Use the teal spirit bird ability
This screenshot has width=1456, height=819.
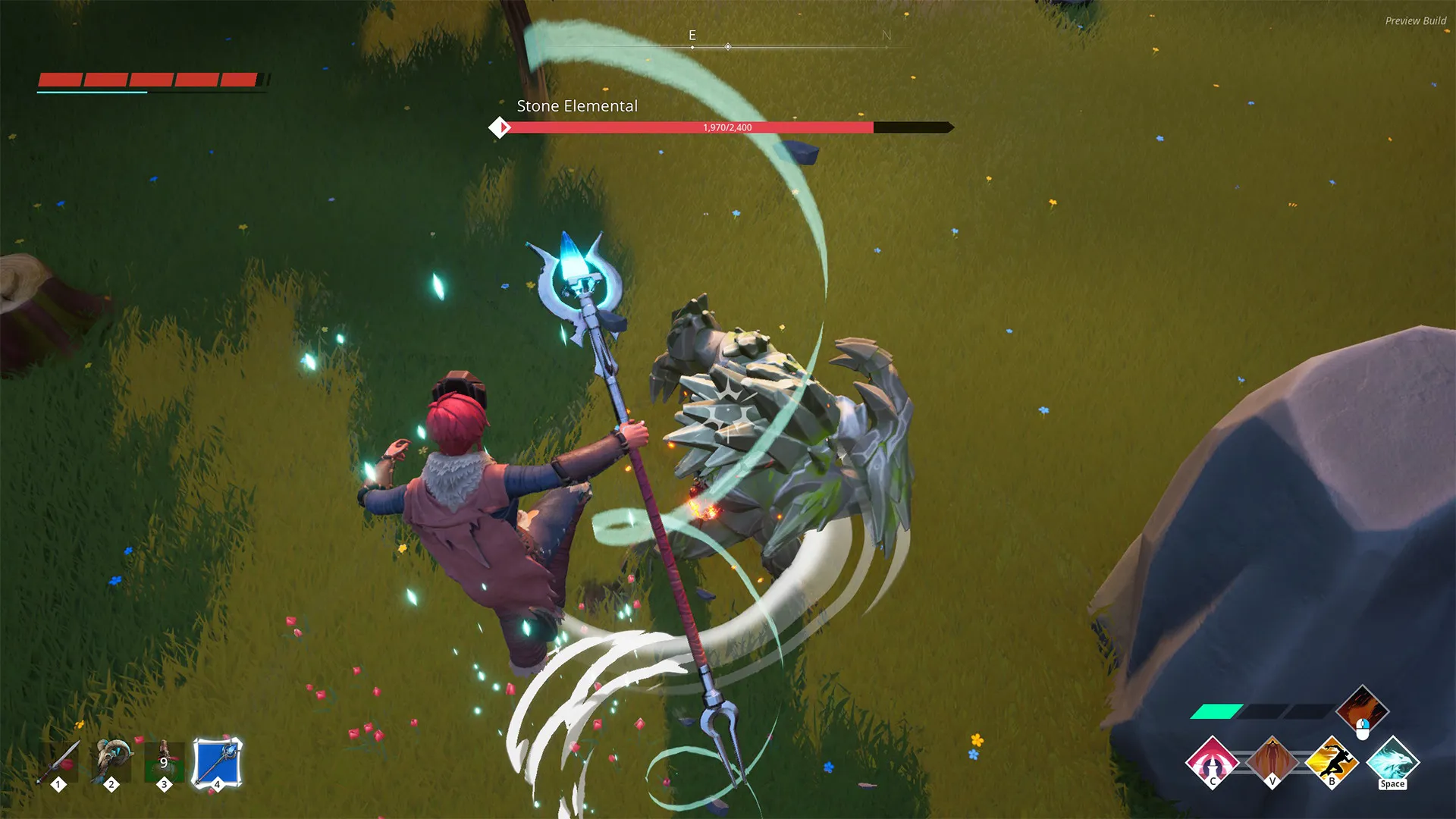(x=1392, y=761)
